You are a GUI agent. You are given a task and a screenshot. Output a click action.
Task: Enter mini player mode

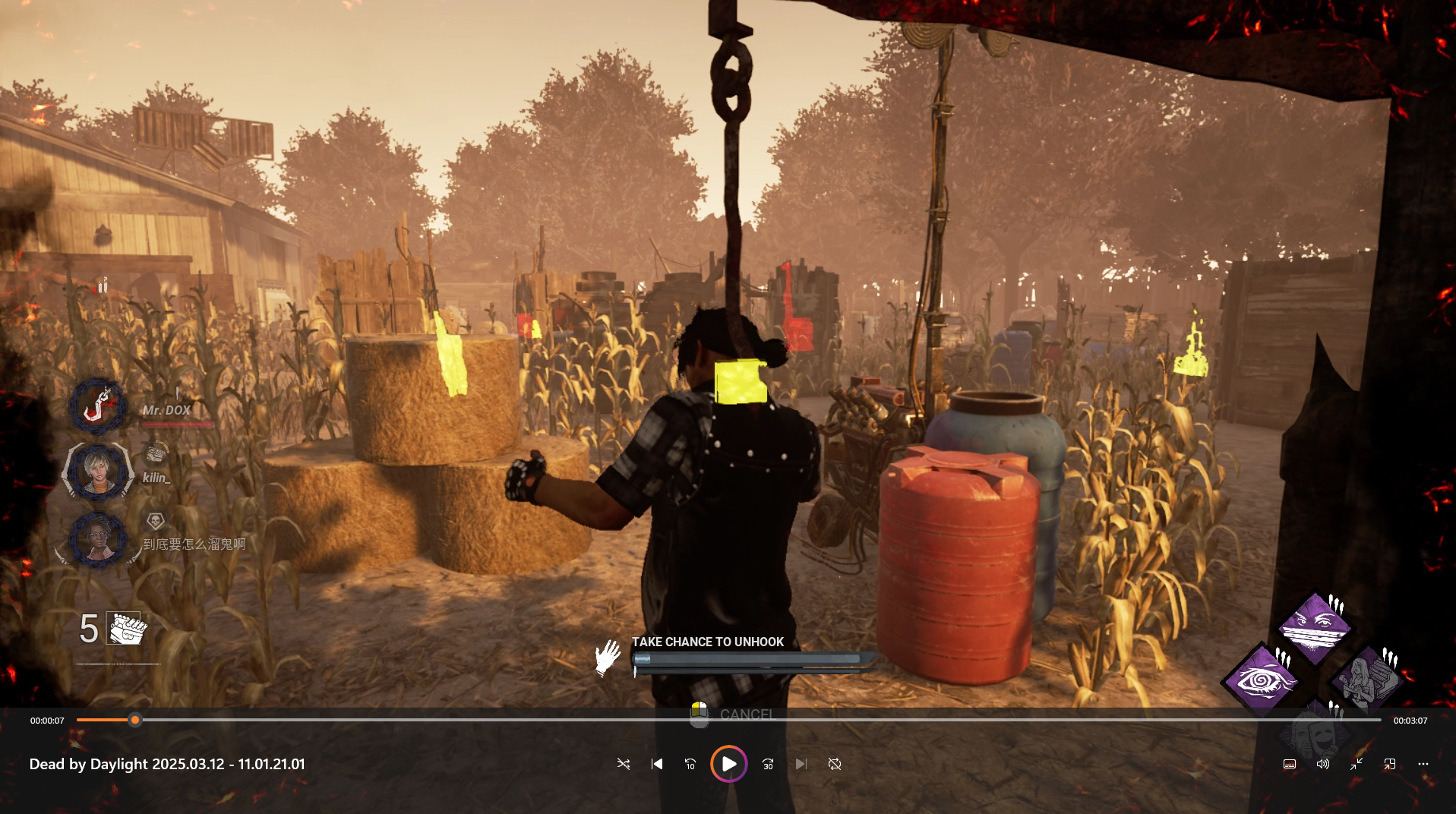pos(1357,764)
